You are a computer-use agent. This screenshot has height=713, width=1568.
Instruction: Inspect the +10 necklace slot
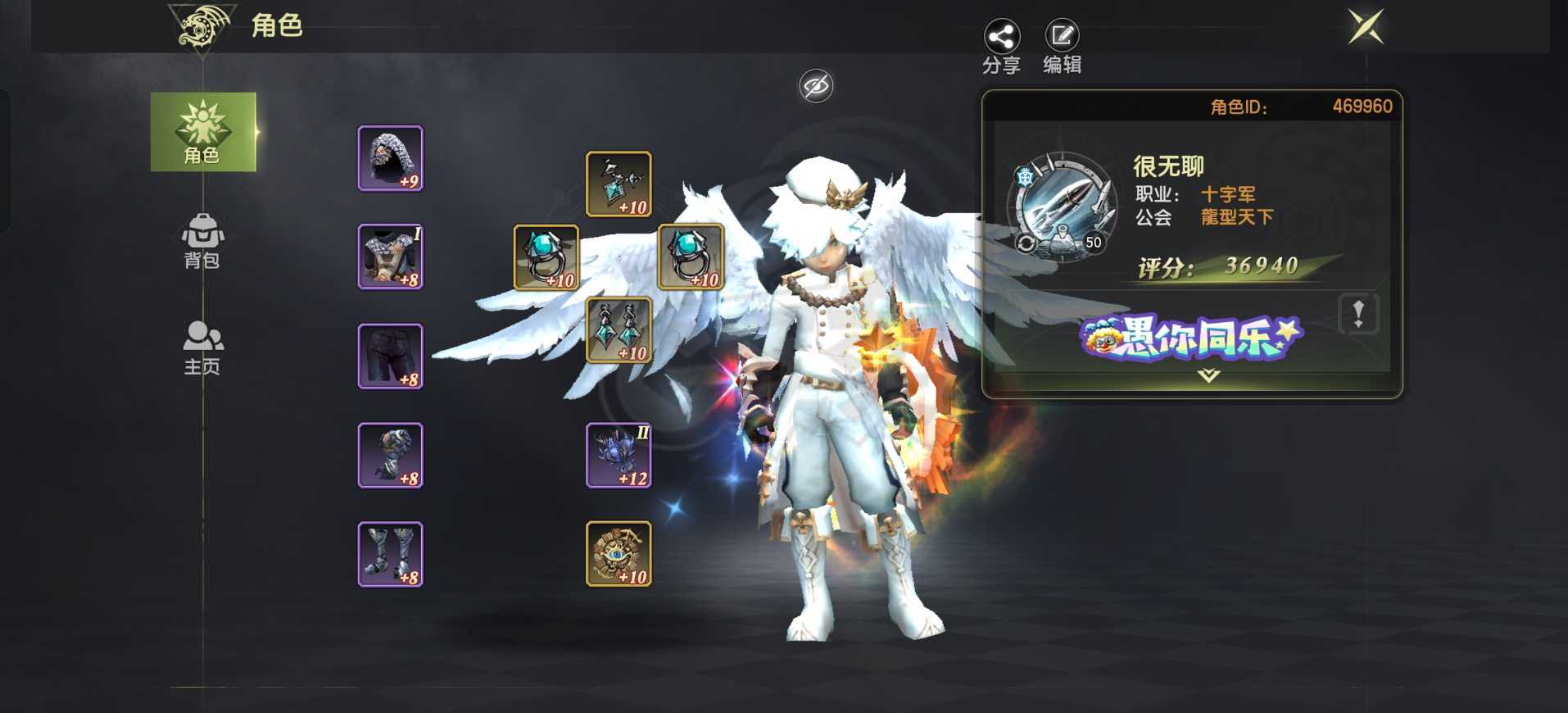619,184
